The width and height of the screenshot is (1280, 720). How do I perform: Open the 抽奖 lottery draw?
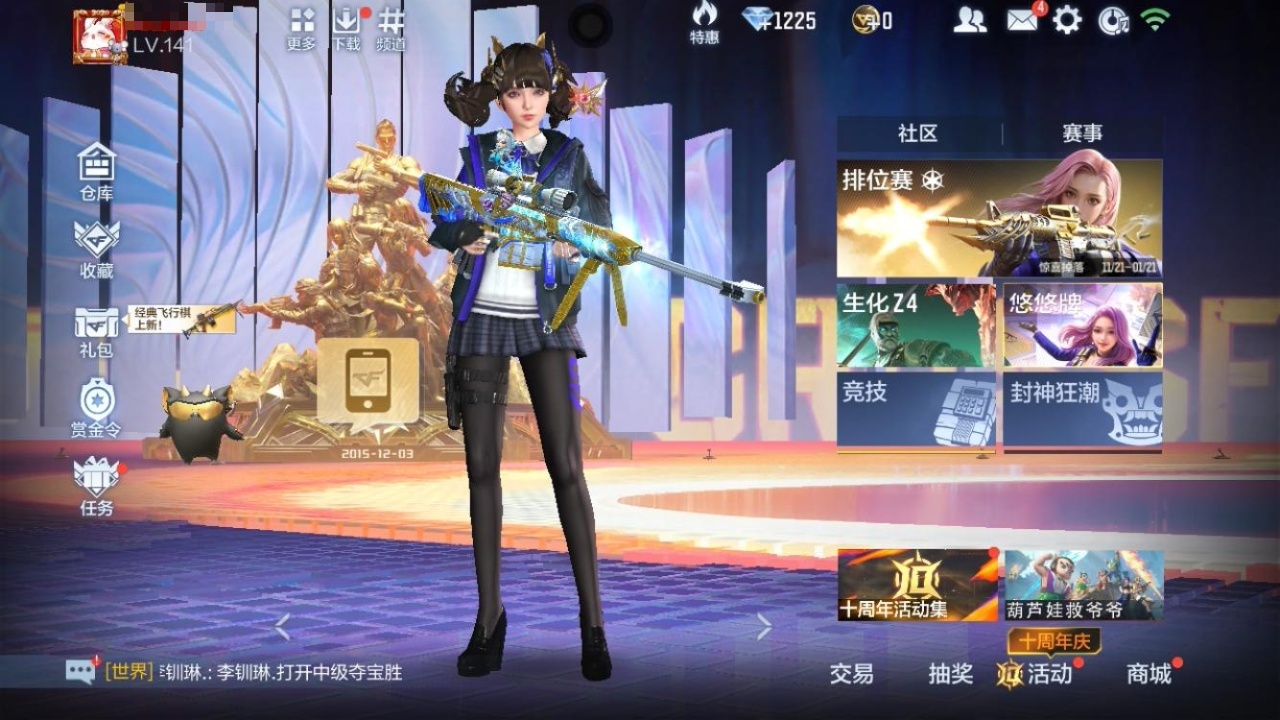click(x=950, y=674)
